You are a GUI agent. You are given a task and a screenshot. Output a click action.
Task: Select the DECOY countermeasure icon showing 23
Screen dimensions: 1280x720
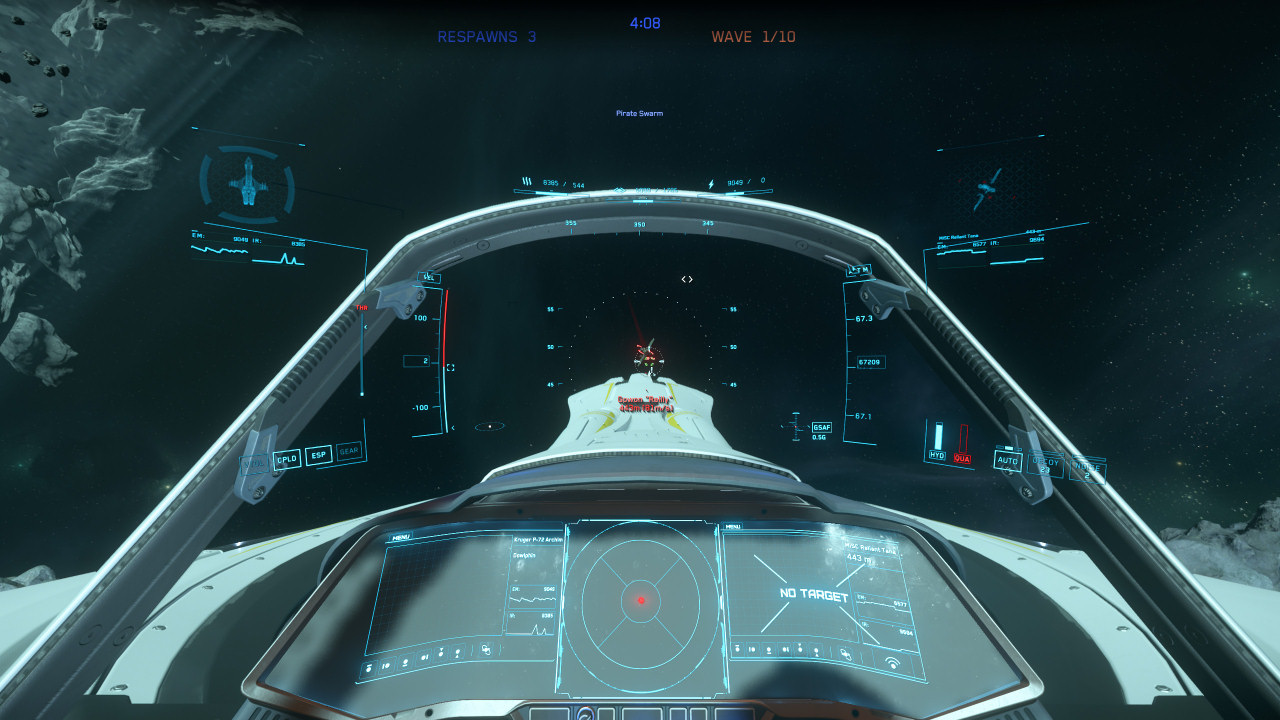tap(1045, 463)
